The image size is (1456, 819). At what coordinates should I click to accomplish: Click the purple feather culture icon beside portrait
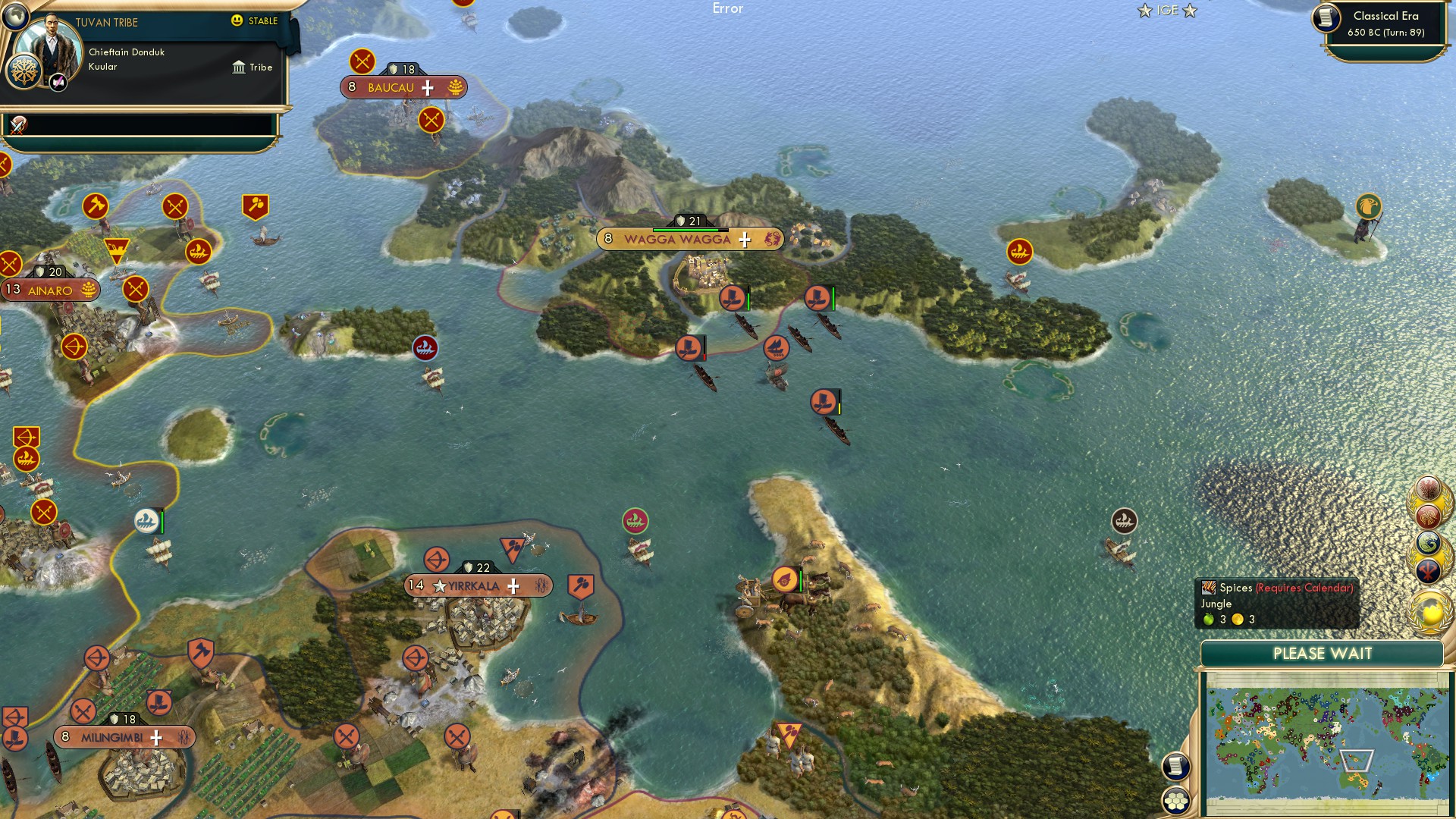(57, 82)
